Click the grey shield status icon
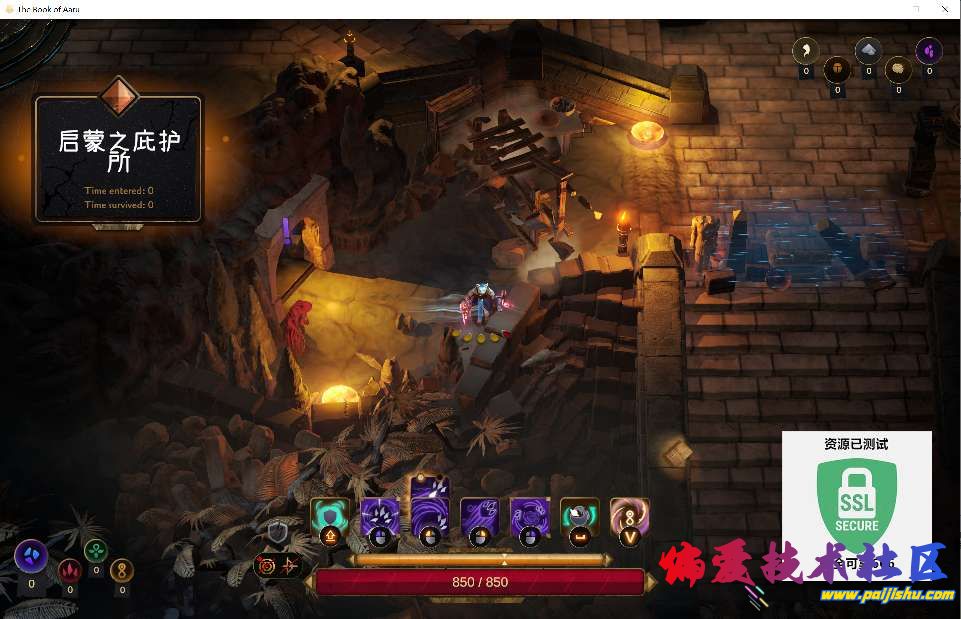The image size is (961, 619). point(277,533)
